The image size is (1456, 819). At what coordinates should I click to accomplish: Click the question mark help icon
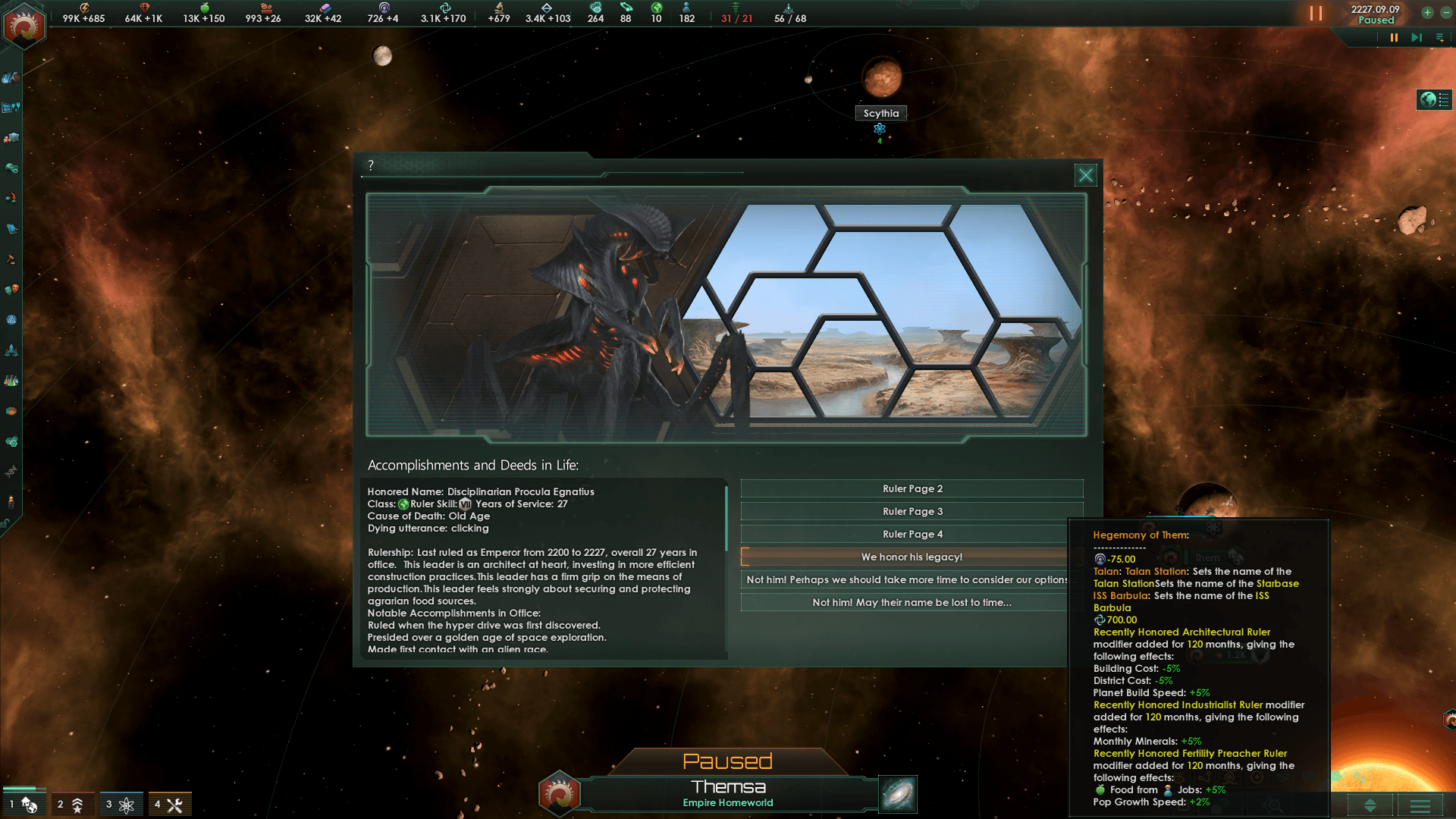pos(371,165)
